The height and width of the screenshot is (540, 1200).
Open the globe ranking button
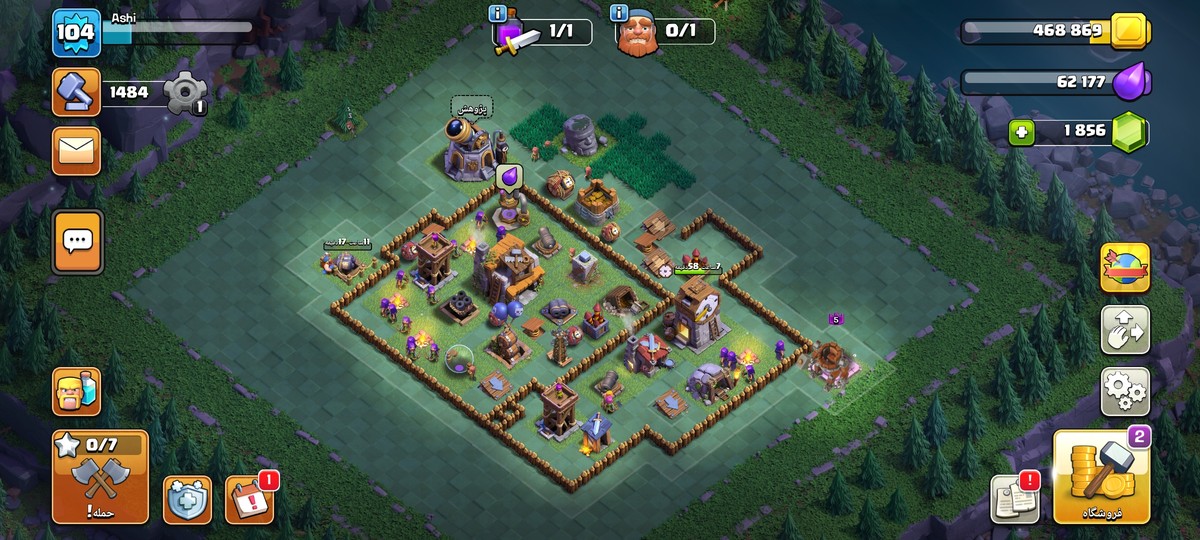point(1125,268)
